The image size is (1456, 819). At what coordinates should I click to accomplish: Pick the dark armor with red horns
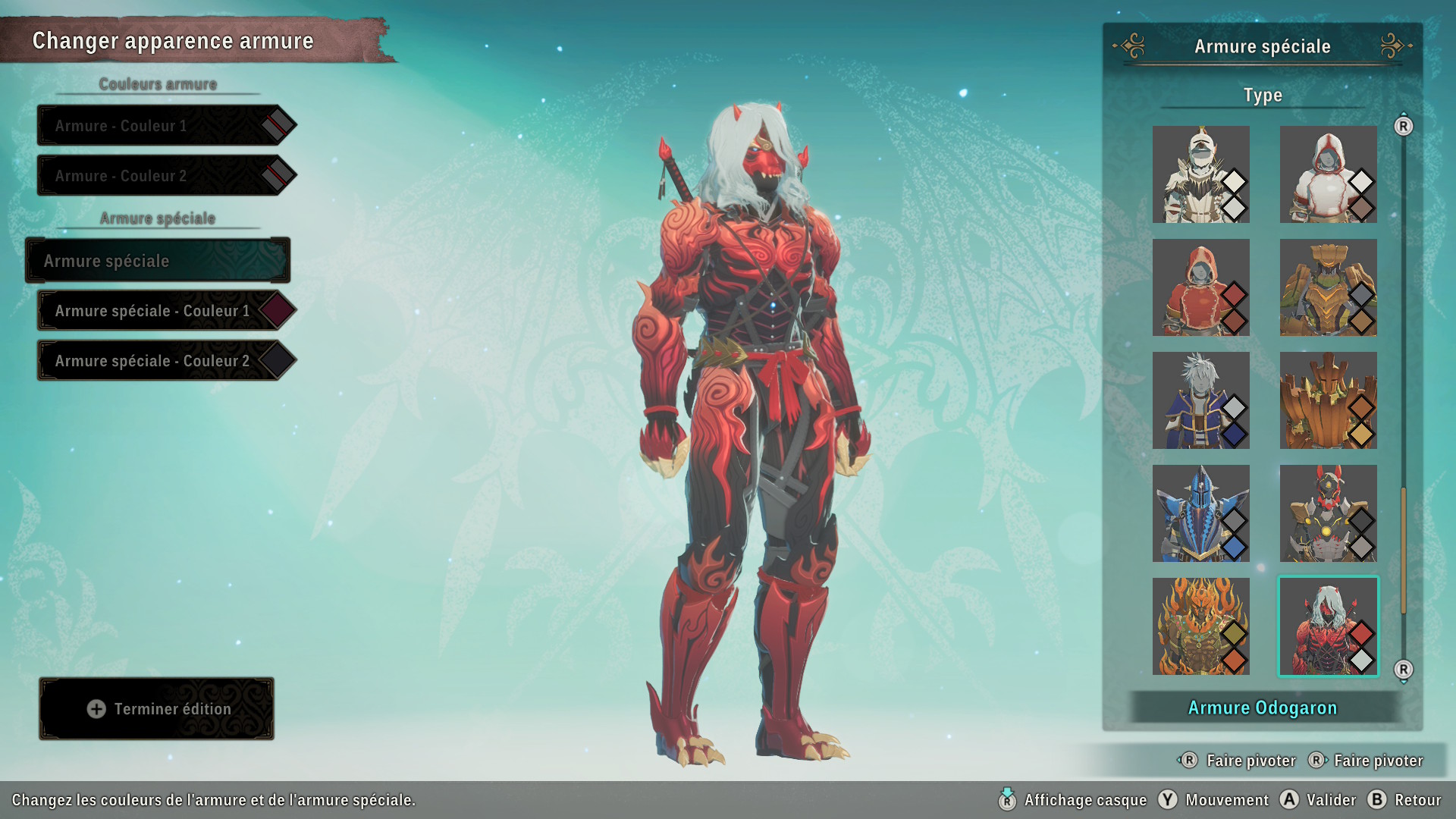[1328, 513]
